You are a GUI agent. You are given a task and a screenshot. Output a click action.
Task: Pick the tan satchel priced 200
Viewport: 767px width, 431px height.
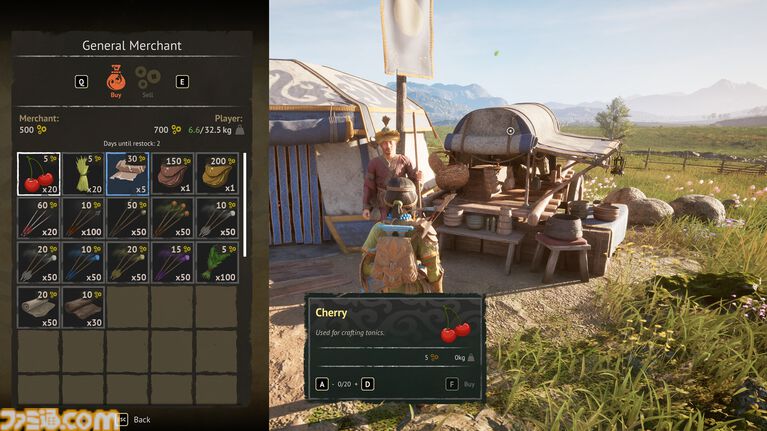tap(216, 174)
